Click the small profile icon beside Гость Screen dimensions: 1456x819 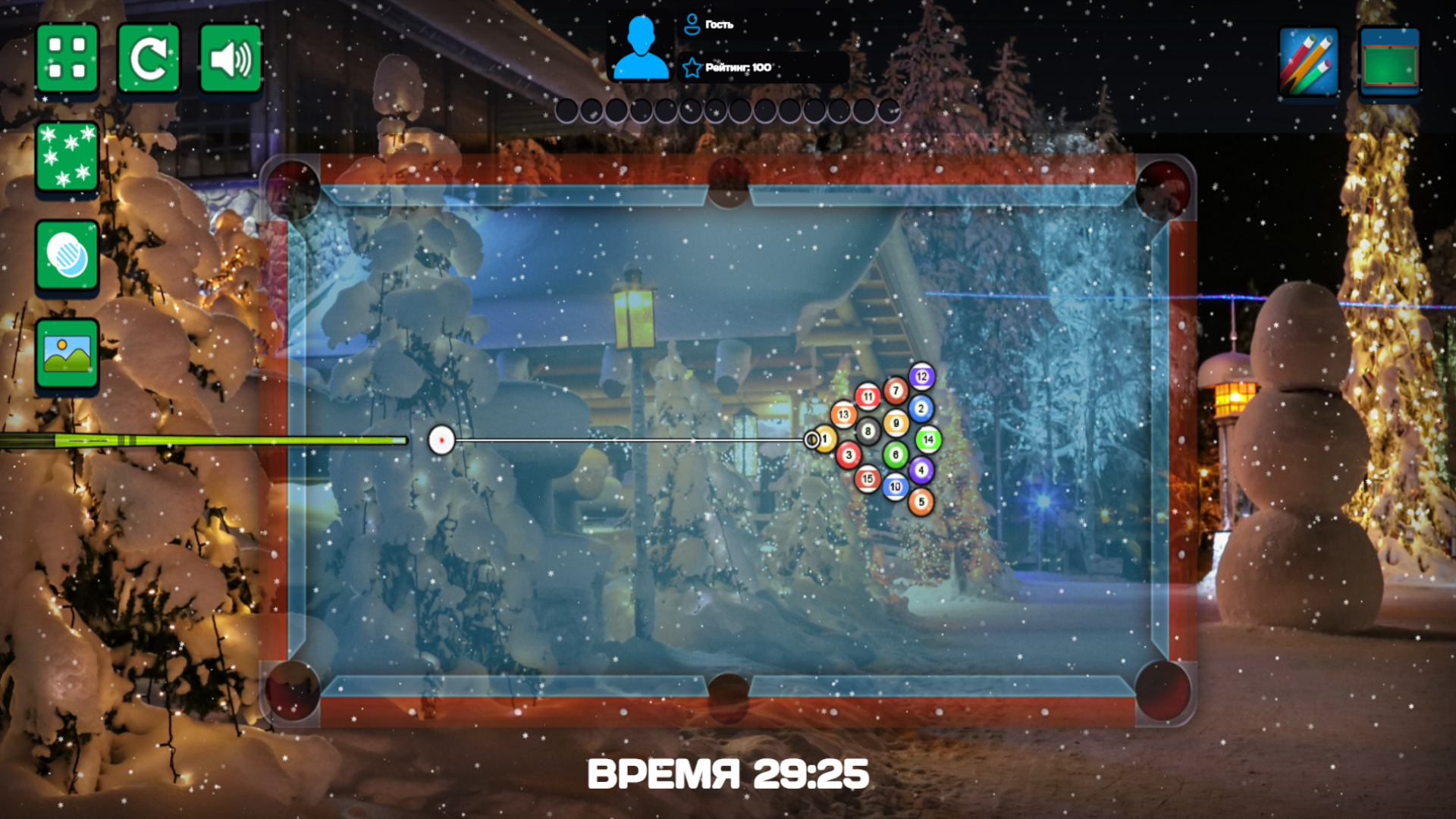click(x=691, y=24)
